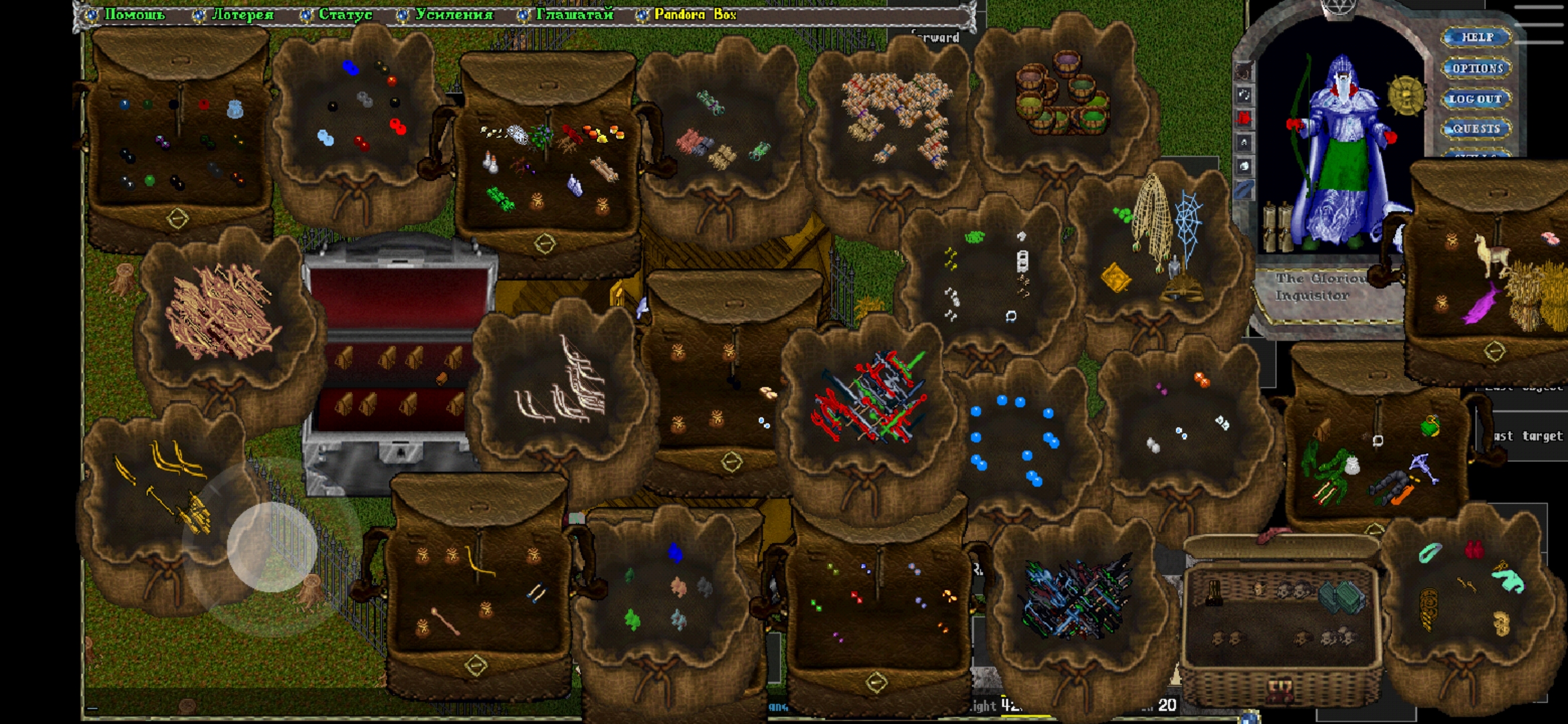Click the red glove equipment slot on paperdoll
The image size is (1568, 724).
tap(1244, 119)
